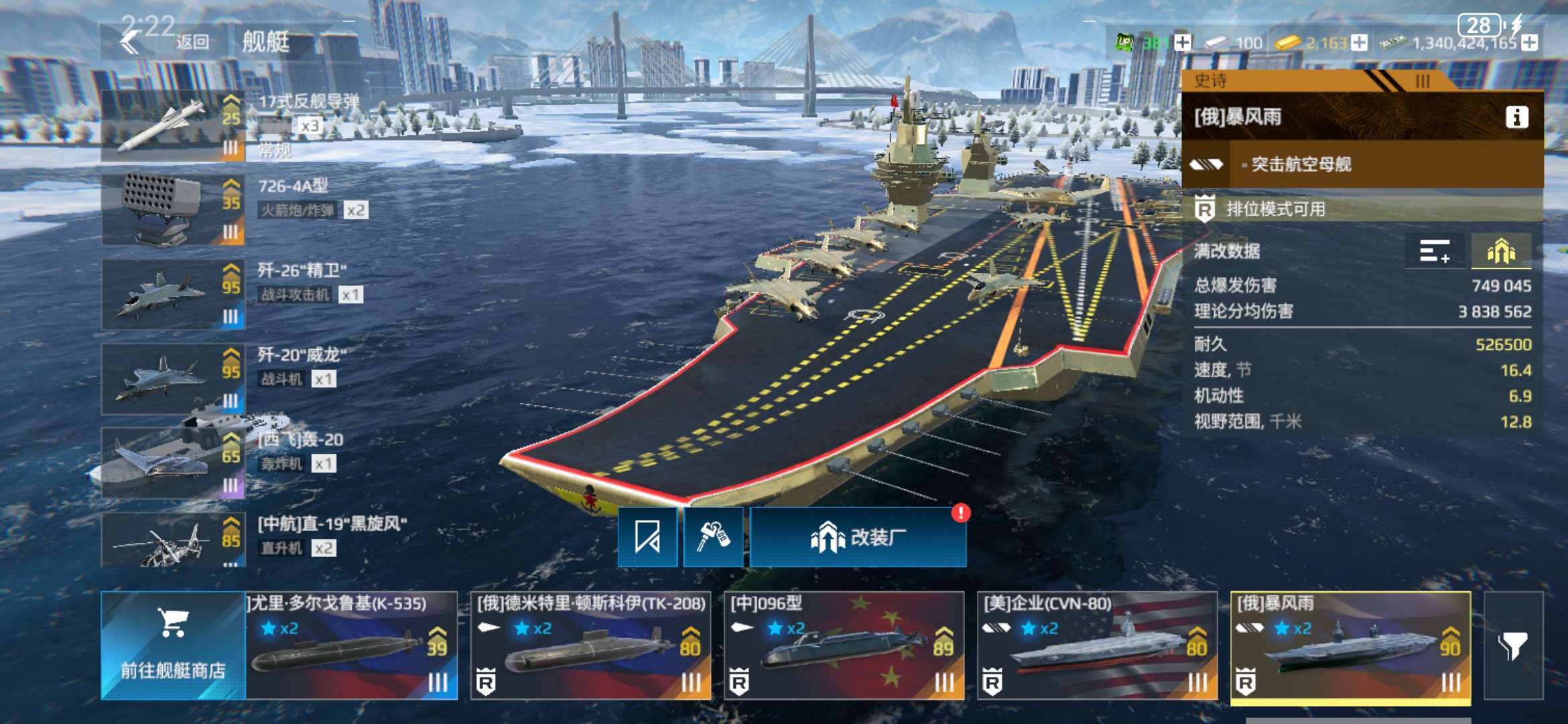
Task: Choose the 歼-20 威龙 fighter slot
Action: [173, 379]
